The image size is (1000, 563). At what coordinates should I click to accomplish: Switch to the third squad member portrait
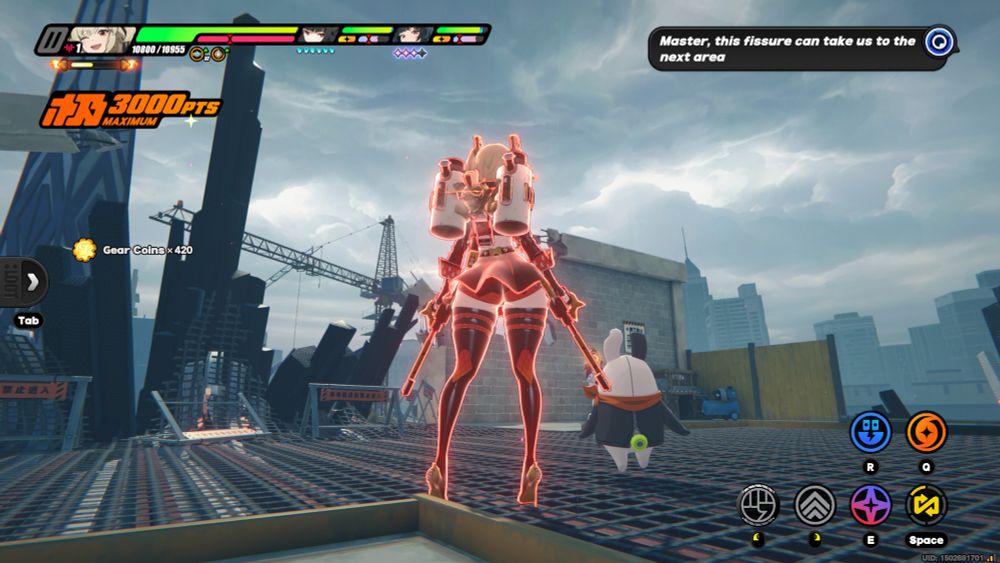pyautogui.click(x=412, y=35)
